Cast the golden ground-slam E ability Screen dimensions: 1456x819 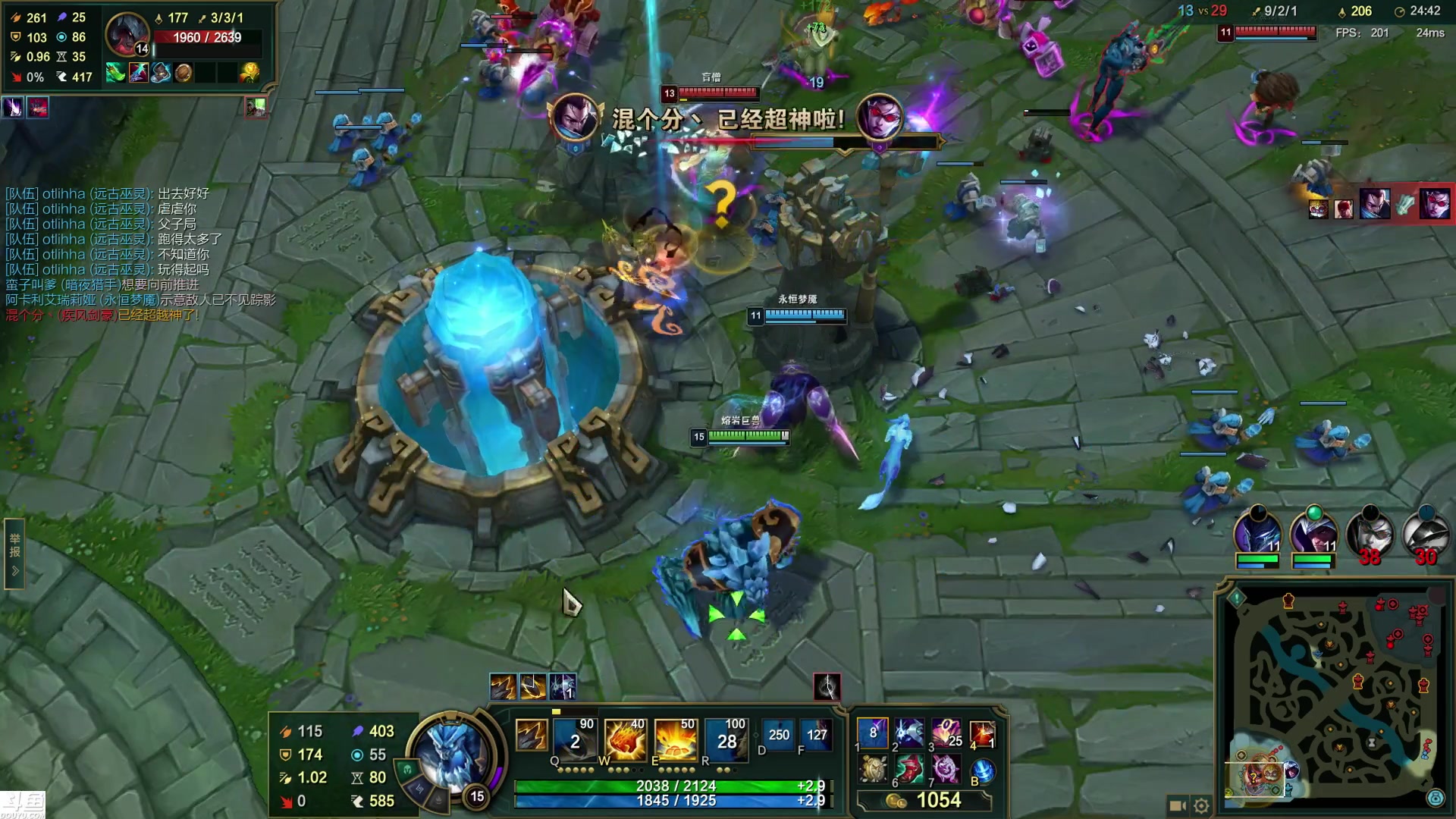coord(675,738)
